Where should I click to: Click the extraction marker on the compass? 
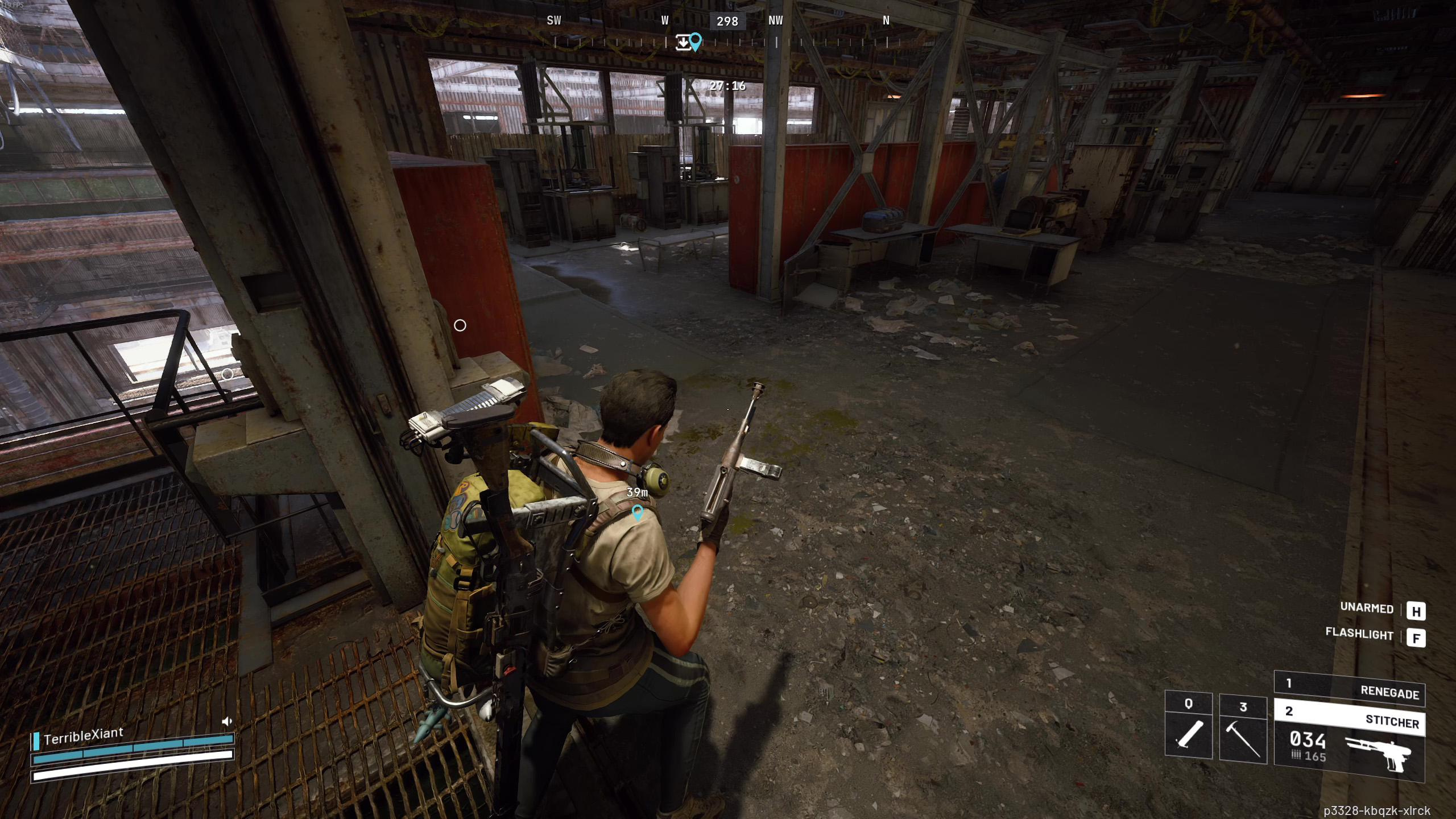pos(682,42)
